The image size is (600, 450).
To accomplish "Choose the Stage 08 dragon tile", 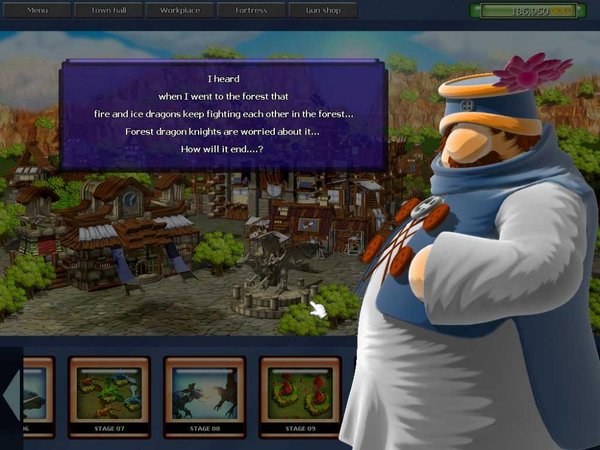I will 204,396.
